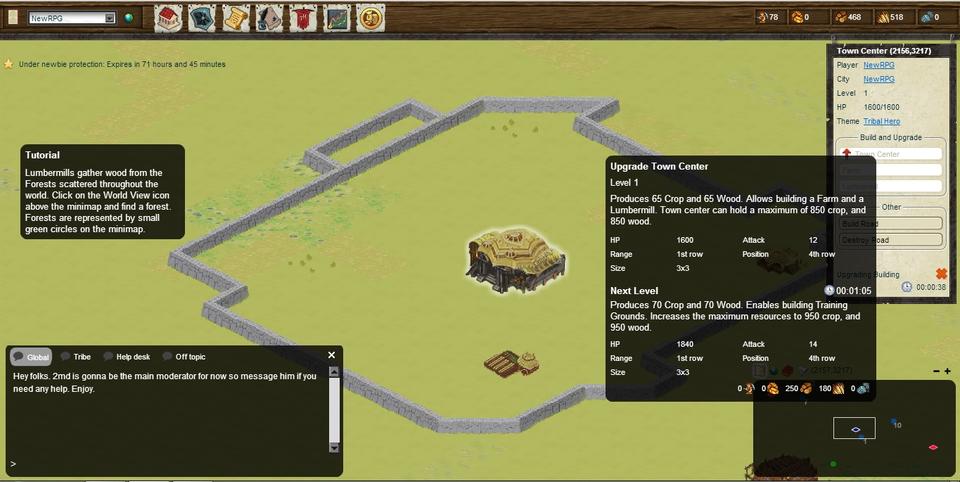Viewport: 960px width, 482px height.
Task: Zoom in the minimap with plus
Action: click(x=947, y=371)
